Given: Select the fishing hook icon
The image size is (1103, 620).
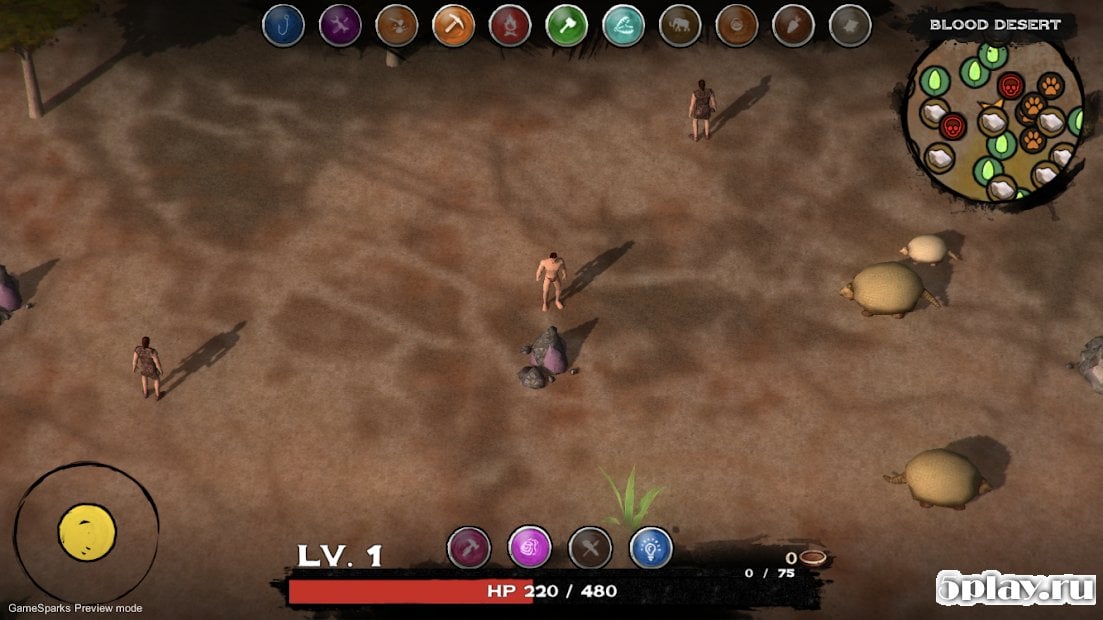Looking at the screenshot, I should (283, 25).
